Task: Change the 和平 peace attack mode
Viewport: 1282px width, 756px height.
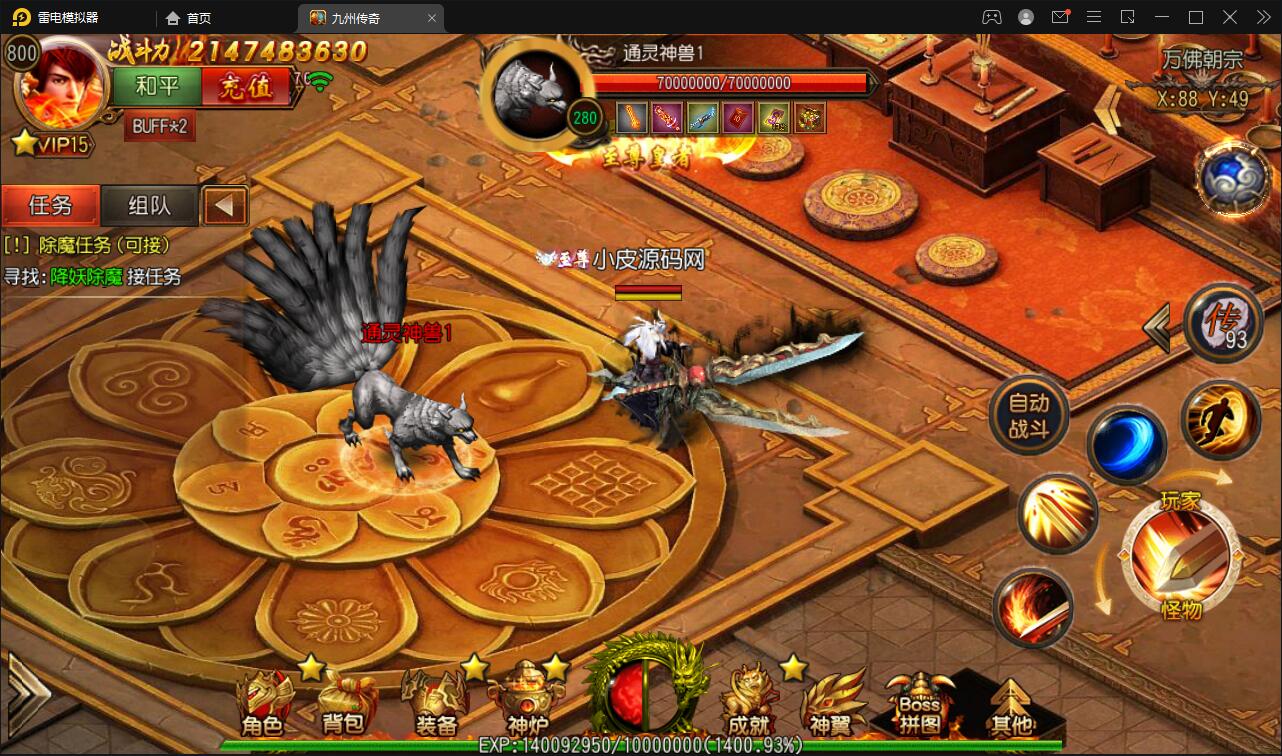Action: (x=157, y=87)
